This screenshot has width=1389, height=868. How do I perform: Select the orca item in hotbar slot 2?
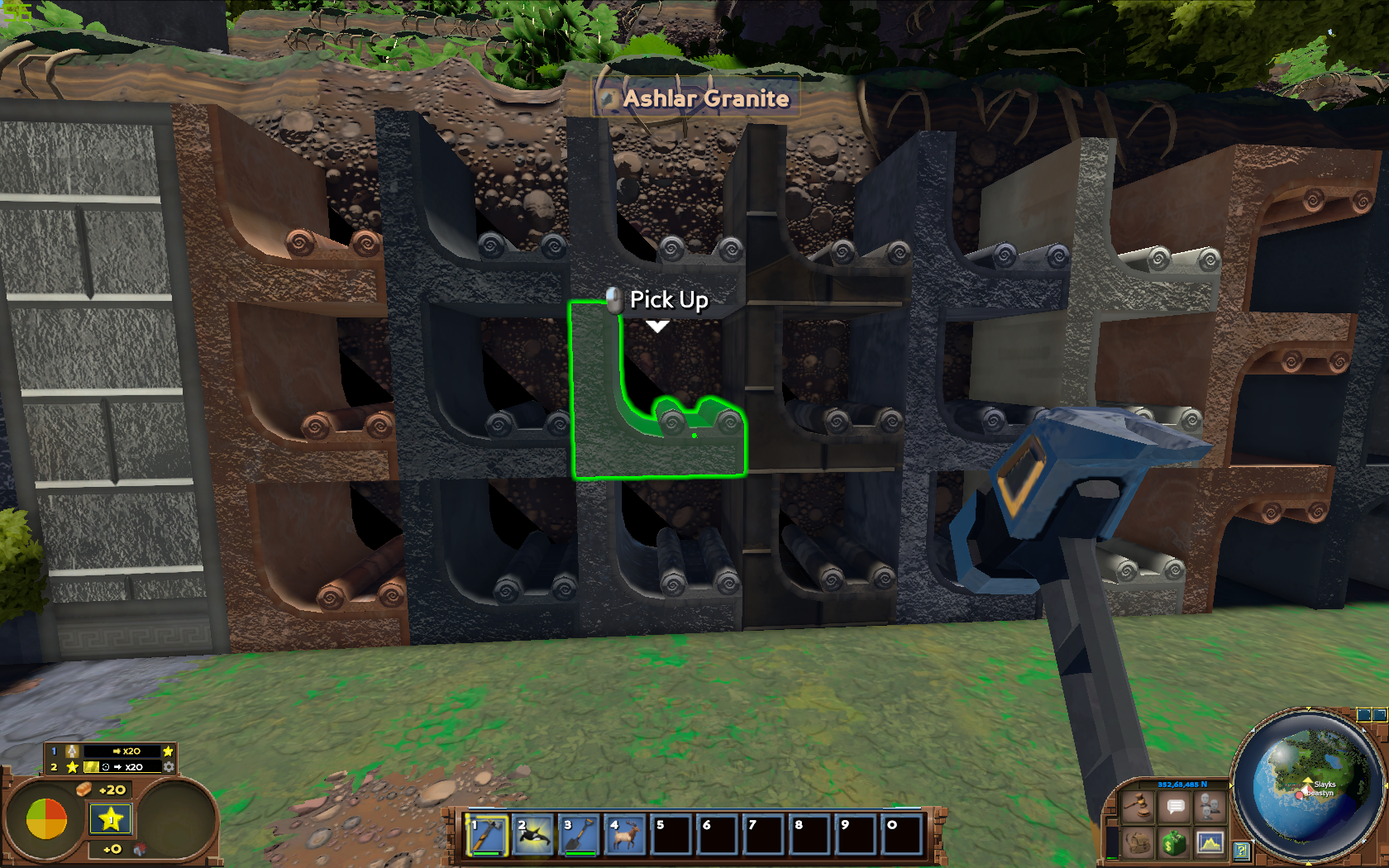[534, 834]
